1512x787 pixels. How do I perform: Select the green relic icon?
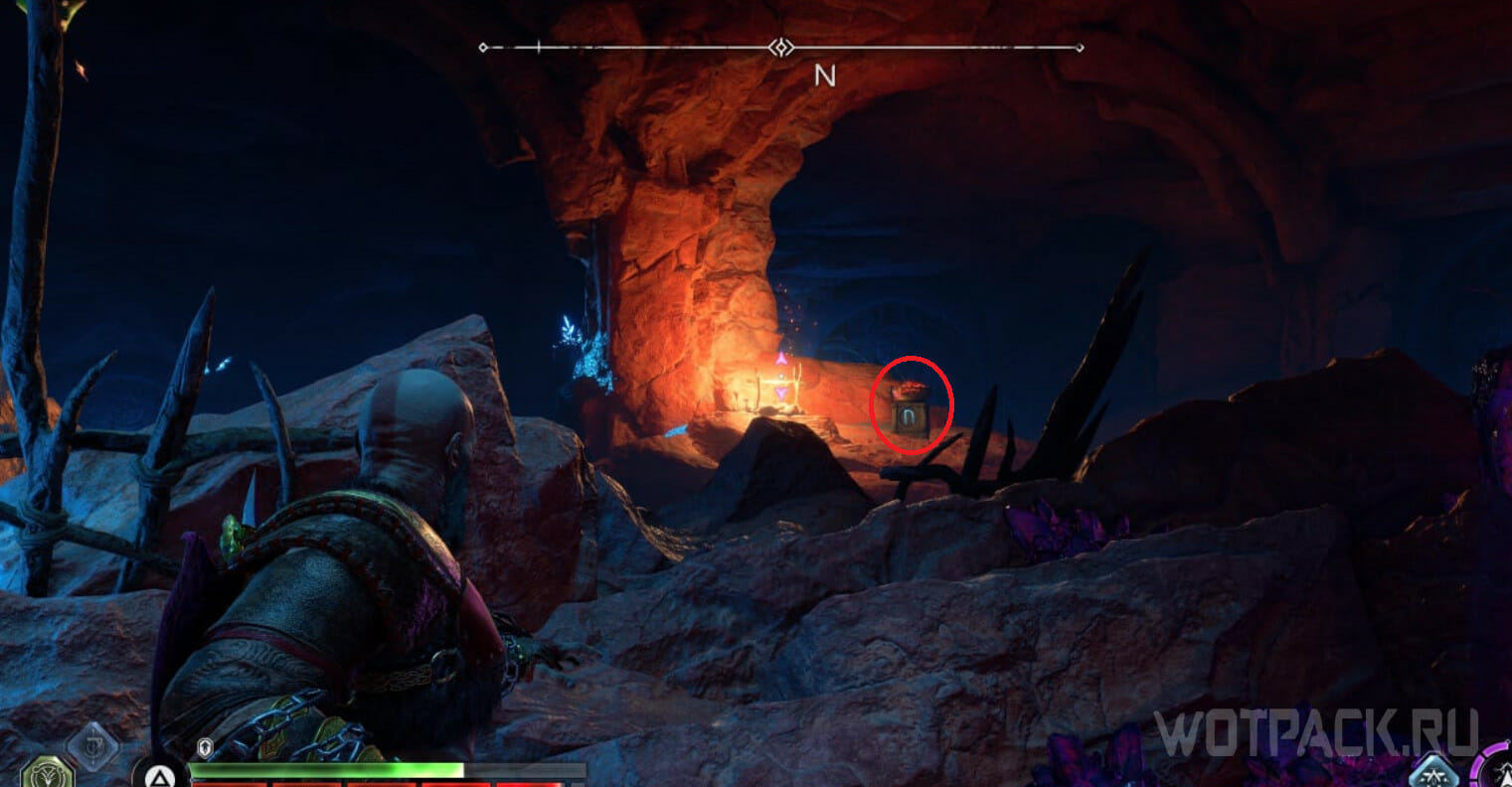[x=48, y=772]
